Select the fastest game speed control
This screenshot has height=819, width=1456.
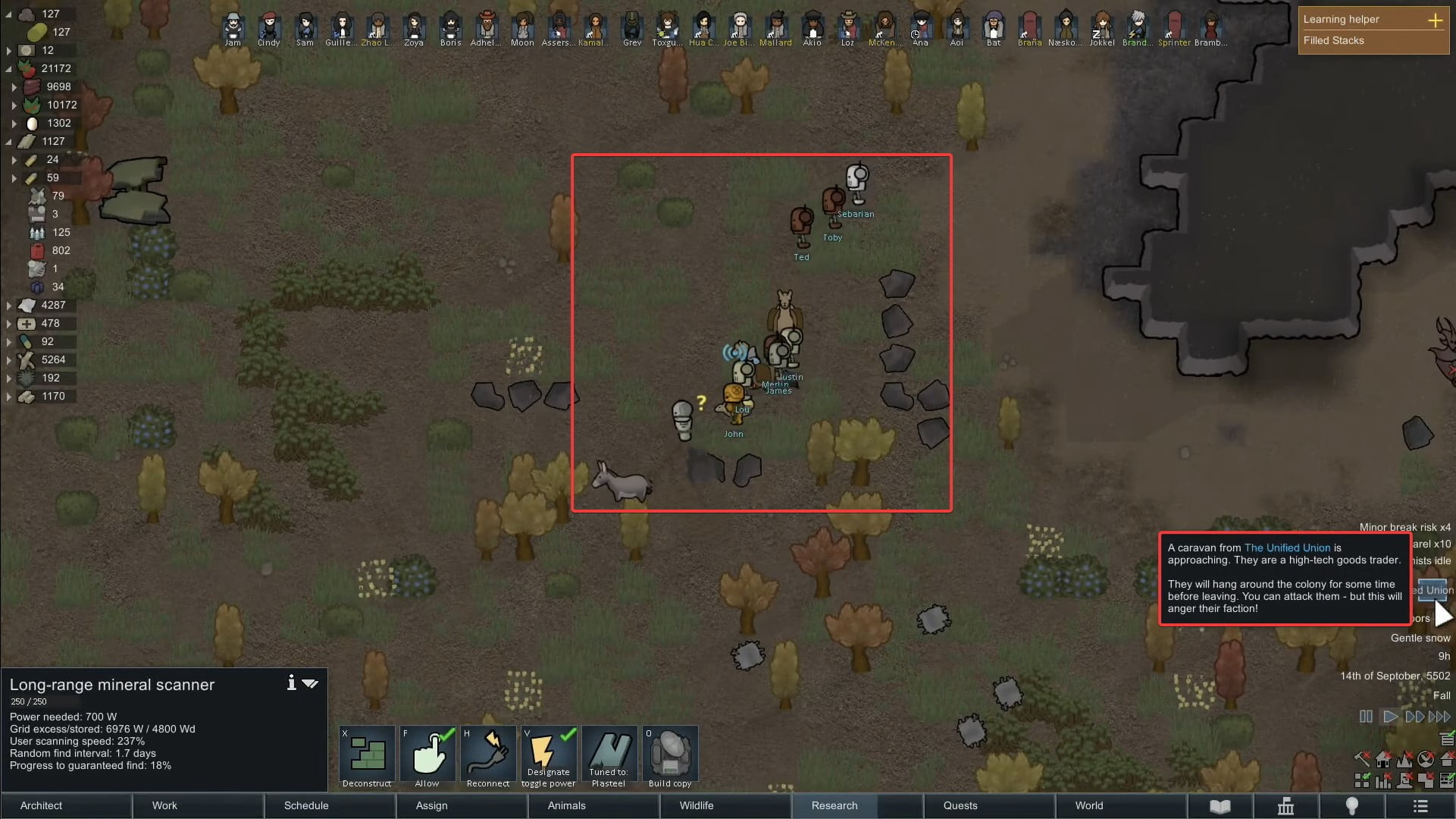(x=1439, y=717)
